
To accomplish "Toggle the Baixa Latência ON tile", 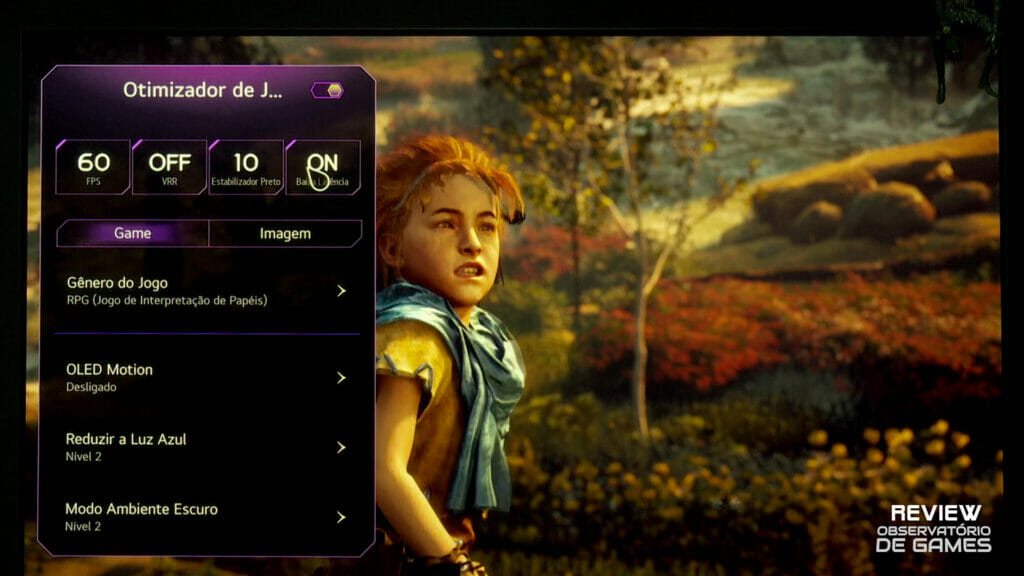I will [322, 167].
